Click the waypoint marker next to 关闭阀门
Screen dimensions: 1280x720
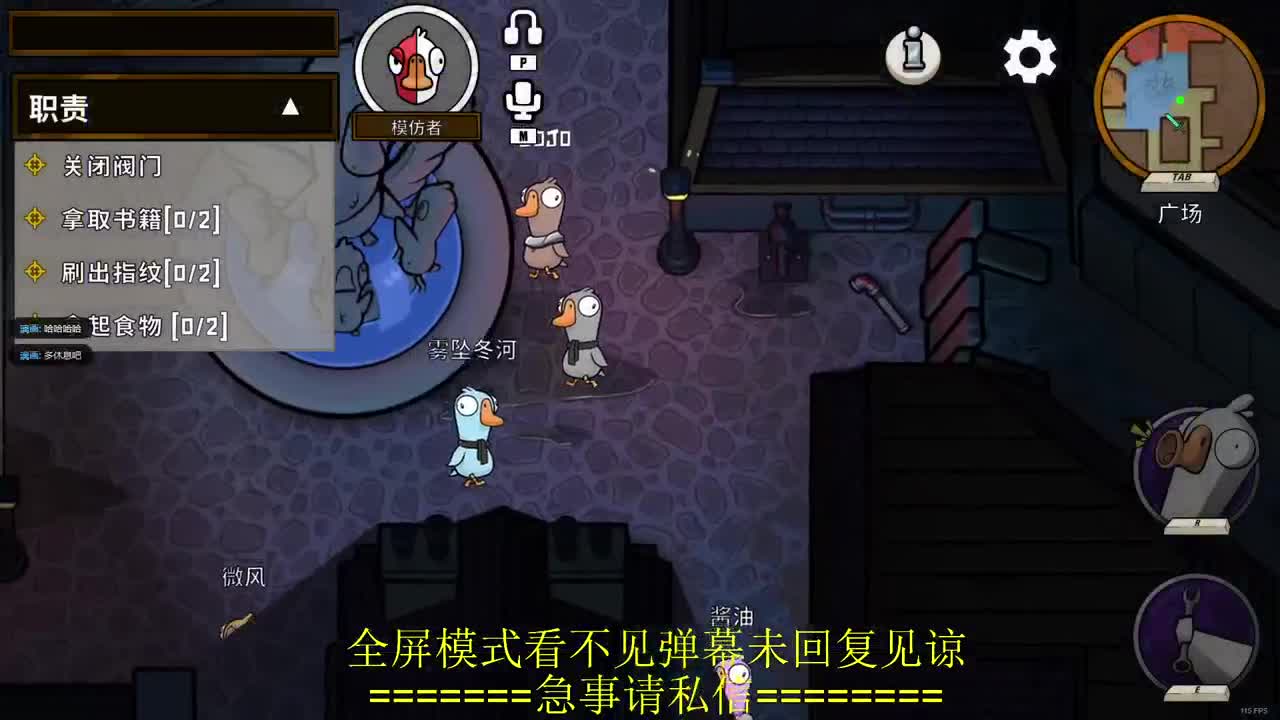[37, 165]
